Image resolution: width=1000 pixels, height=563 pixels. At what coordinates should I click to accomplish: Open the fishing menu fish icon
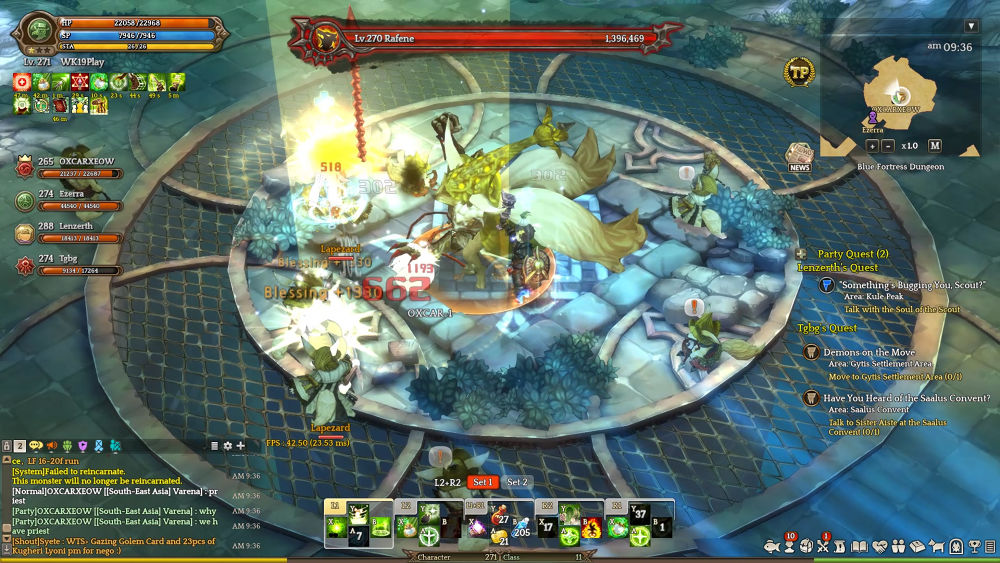(771, 547)
